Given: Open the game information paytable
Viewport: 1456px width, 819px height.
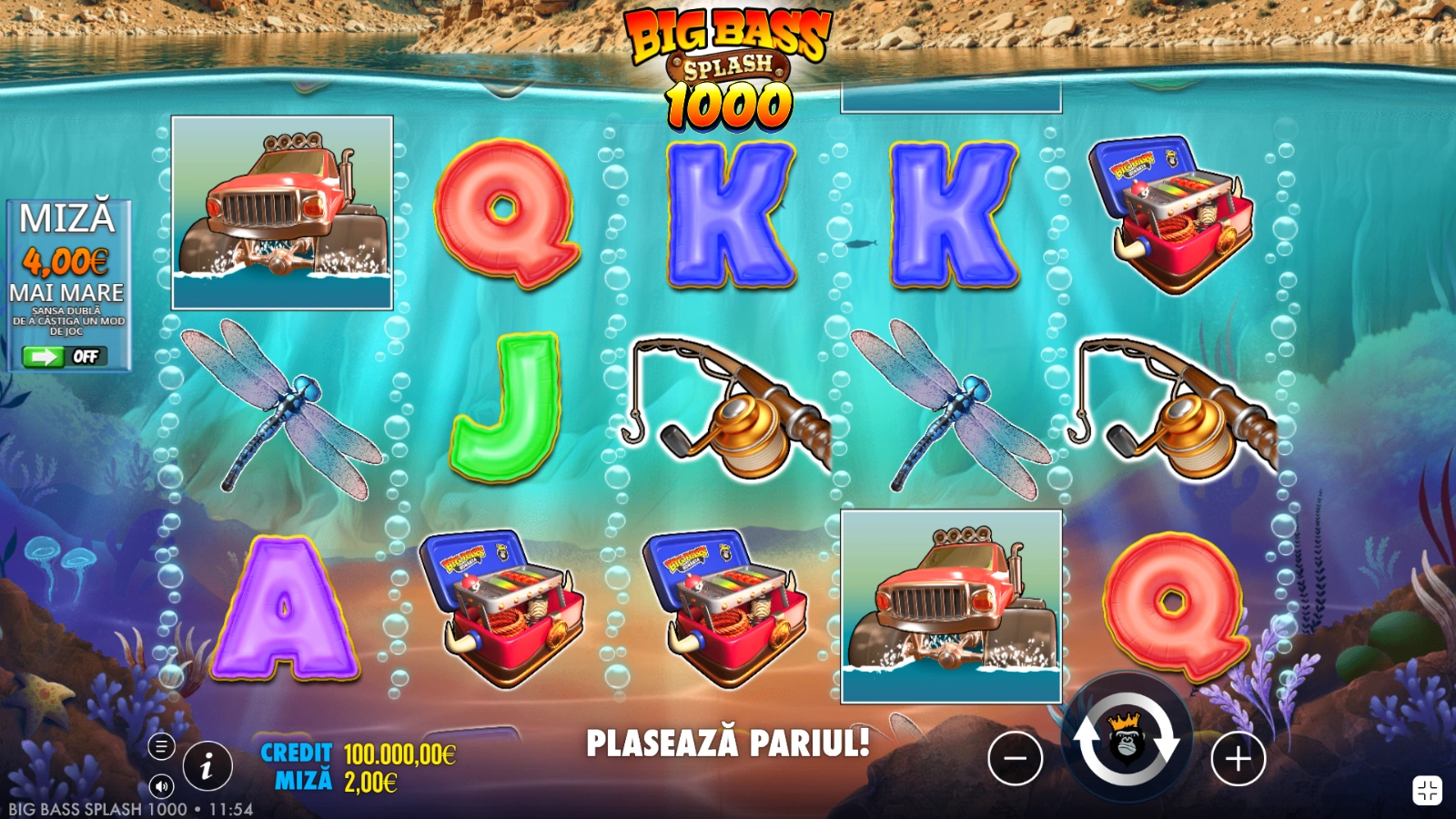Looking at the screenshot, I should coord(207,767).
